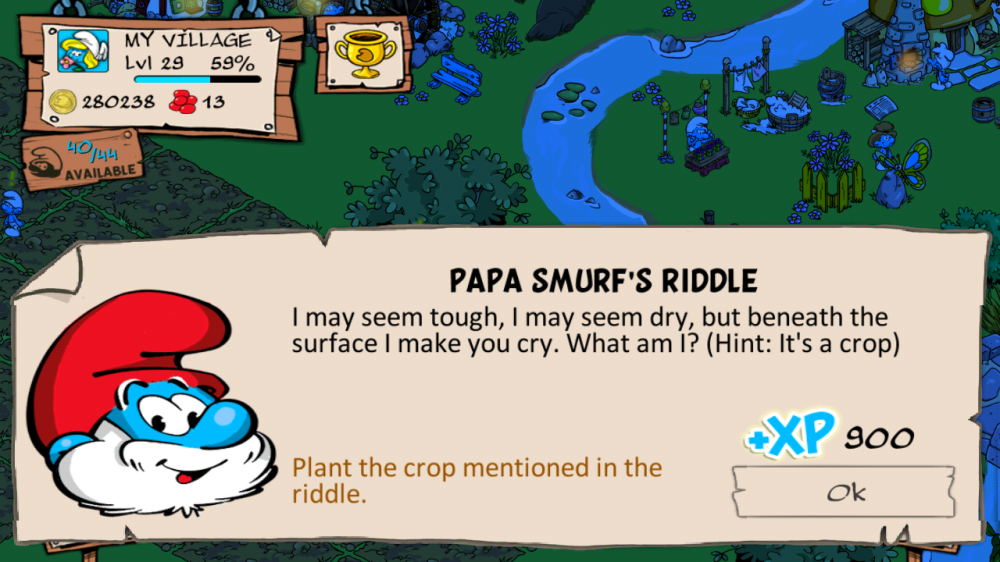Confirm the riddle with the Ok button
Image resolution: width=1000 pixels, height=562 pixels.
click(843, 492)
